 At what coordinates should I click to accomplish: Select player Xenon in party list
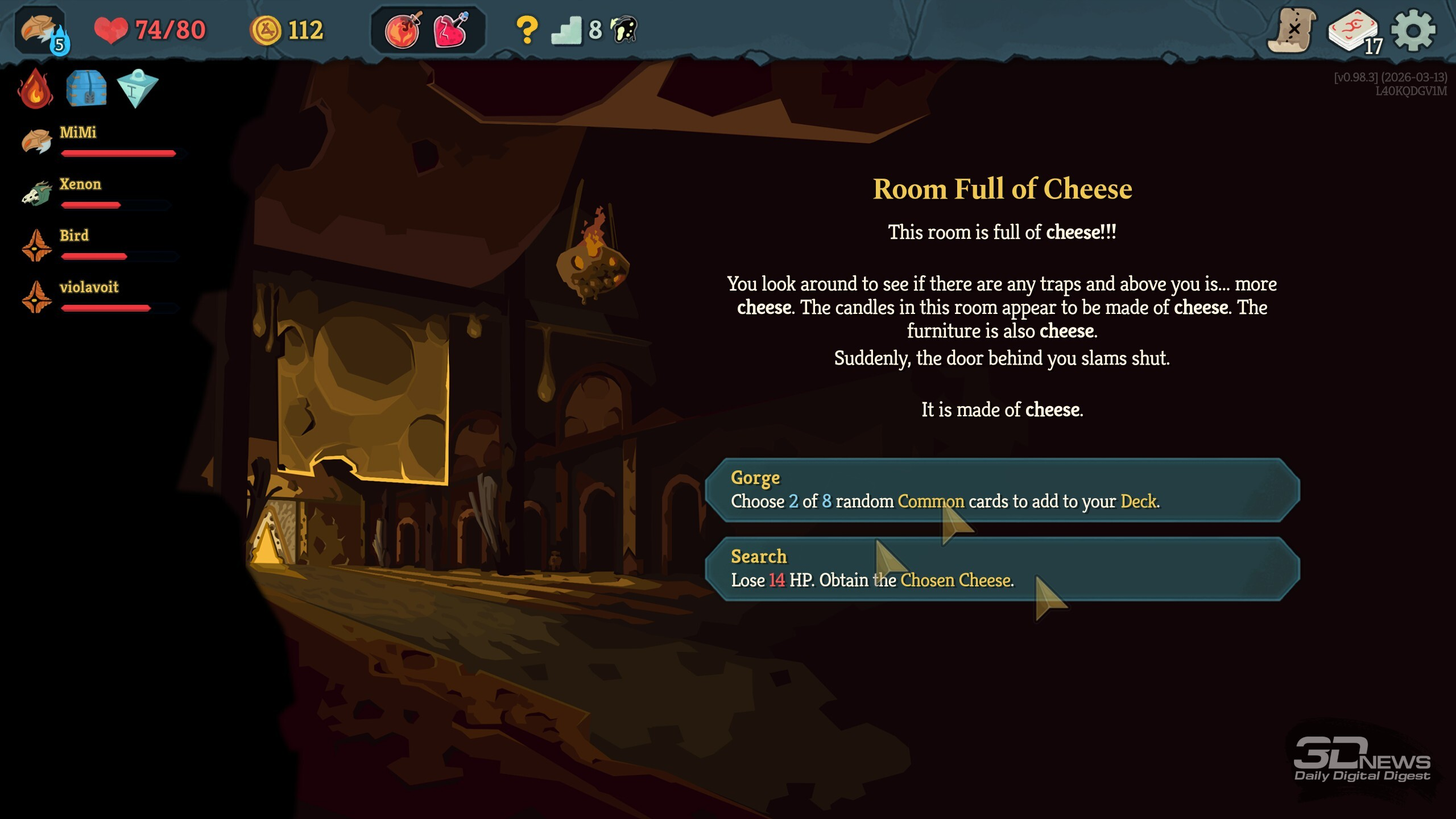coord(80,185)
